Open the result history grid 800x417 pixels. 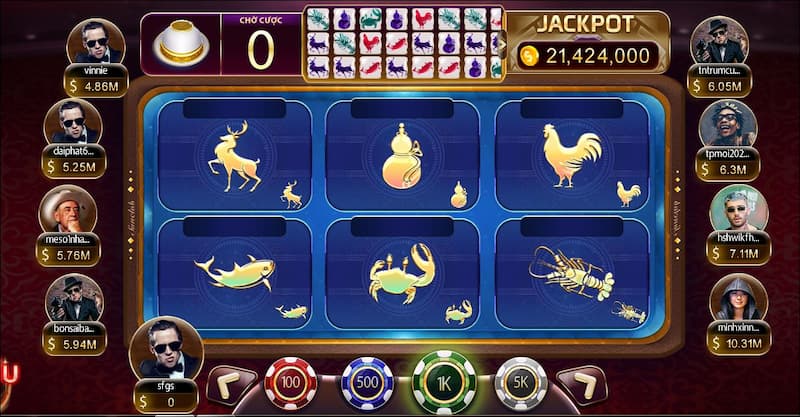pyautogui.click(x=402, y=43)
